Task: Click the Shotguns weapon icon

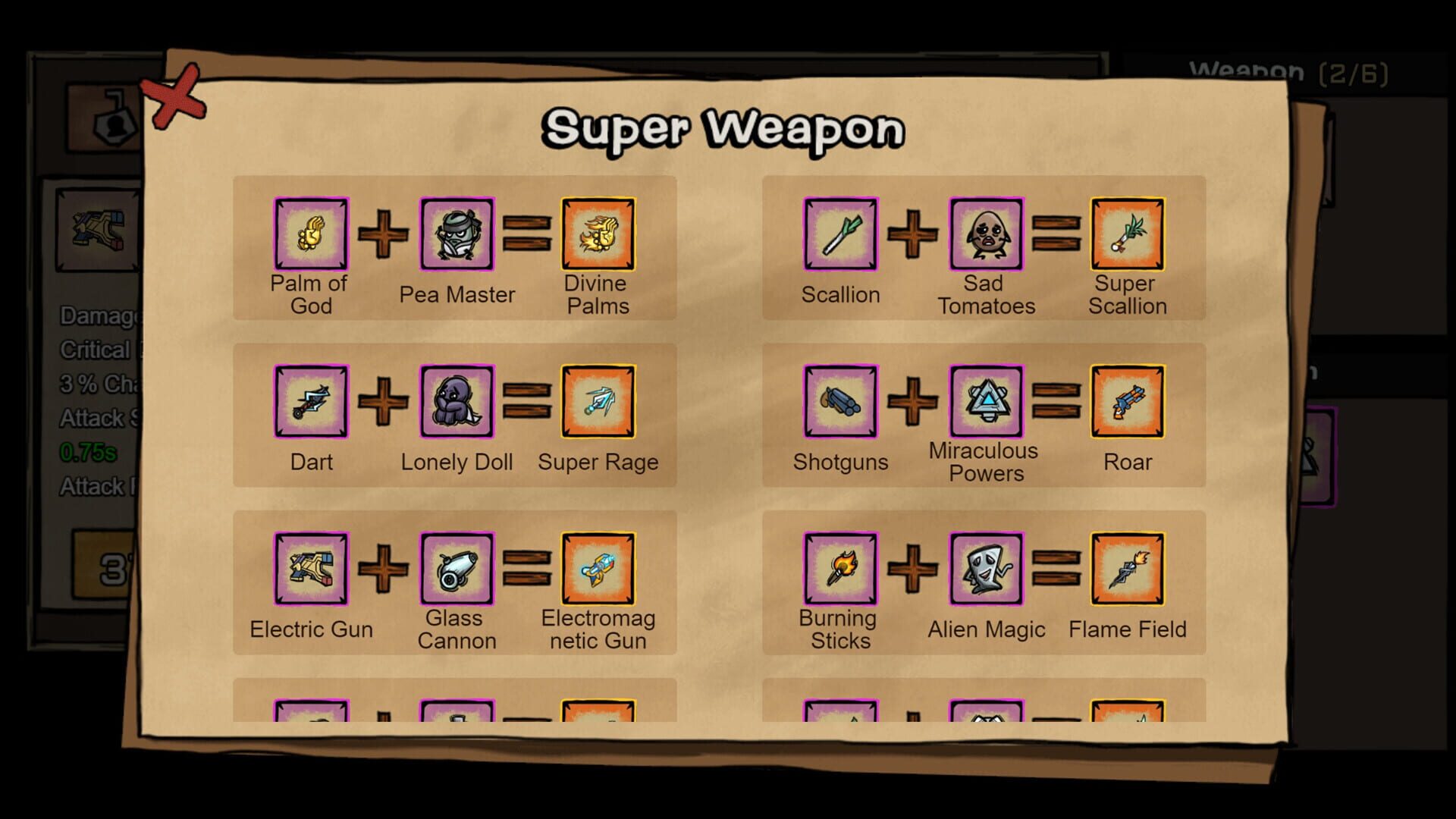Action: 840,402
